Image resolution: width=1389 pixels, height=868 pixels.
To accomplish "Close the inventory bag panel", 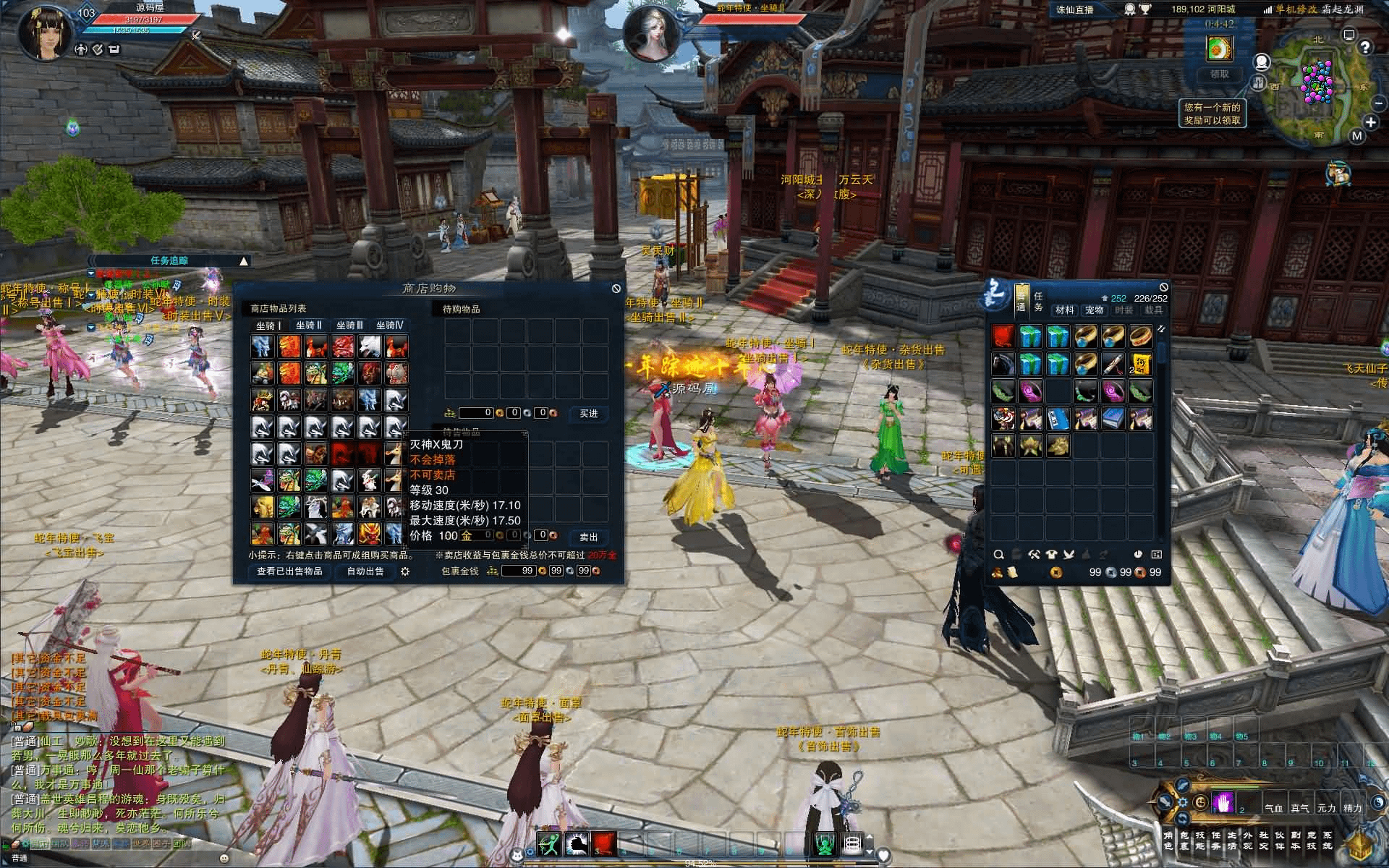I will coord(1163,287).
